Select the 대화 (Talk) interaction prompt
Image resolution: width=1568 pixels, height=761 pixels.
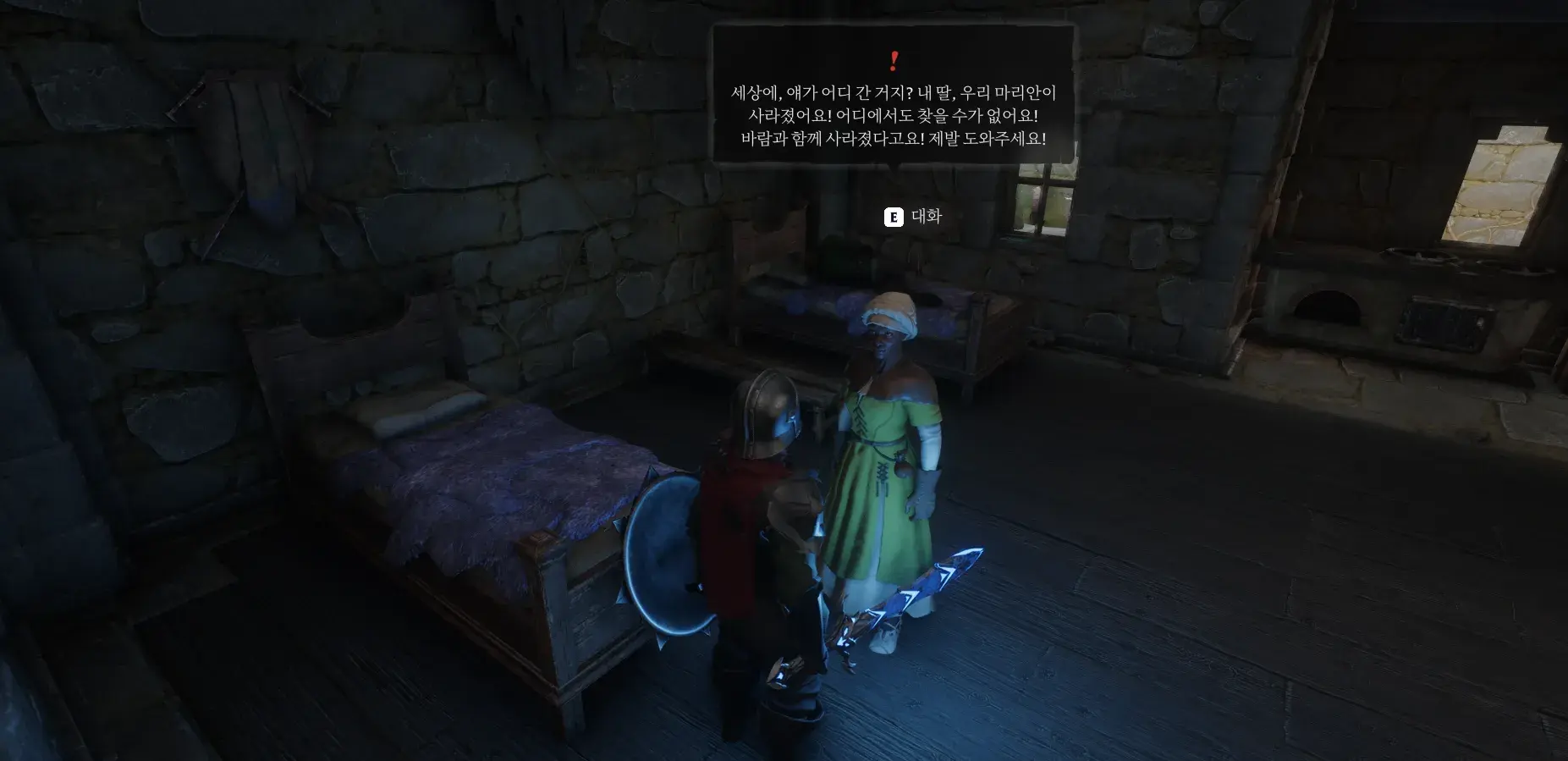tap(926, 217)
